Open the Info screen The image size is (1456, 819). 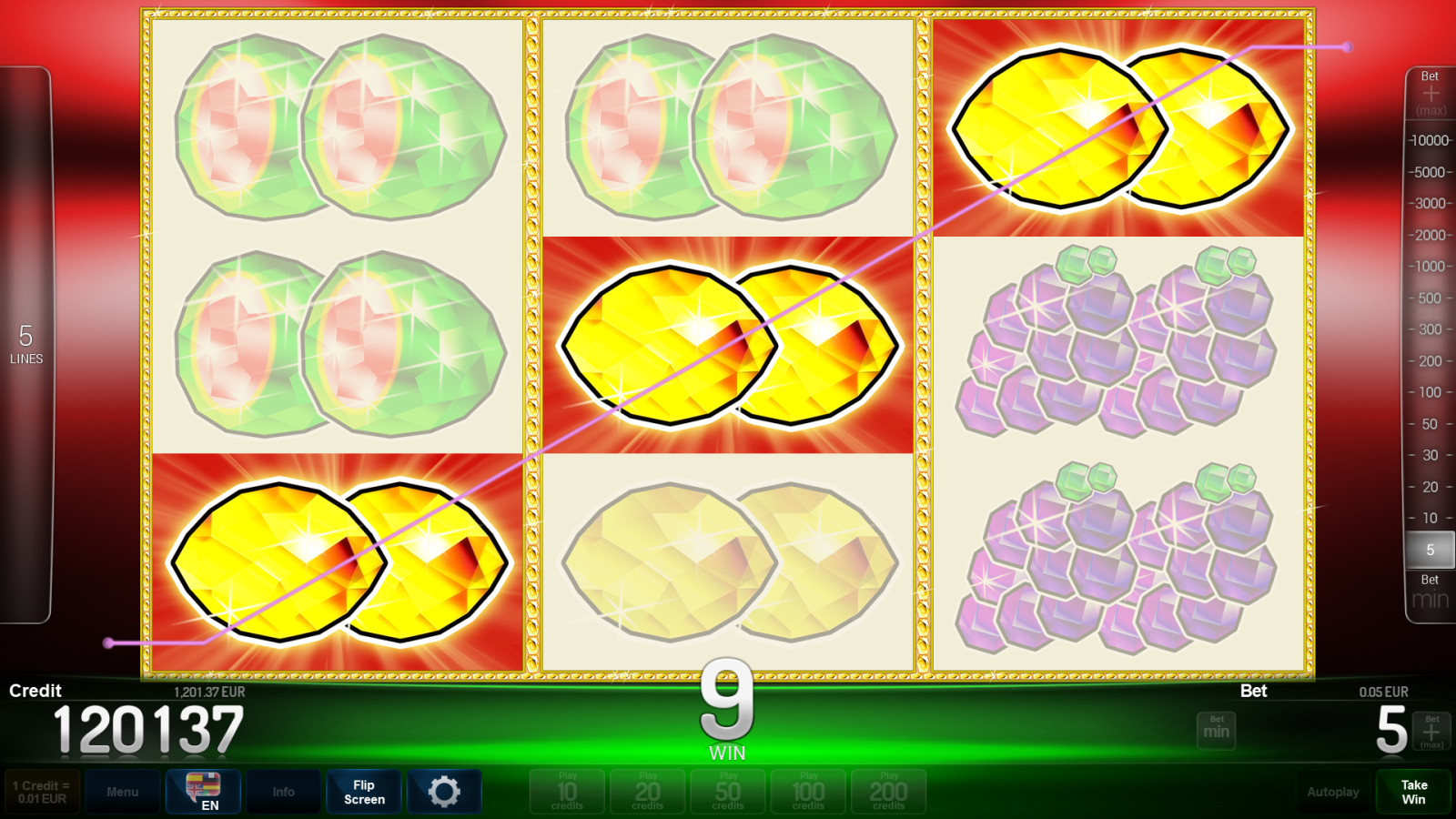tap(283, 791)
